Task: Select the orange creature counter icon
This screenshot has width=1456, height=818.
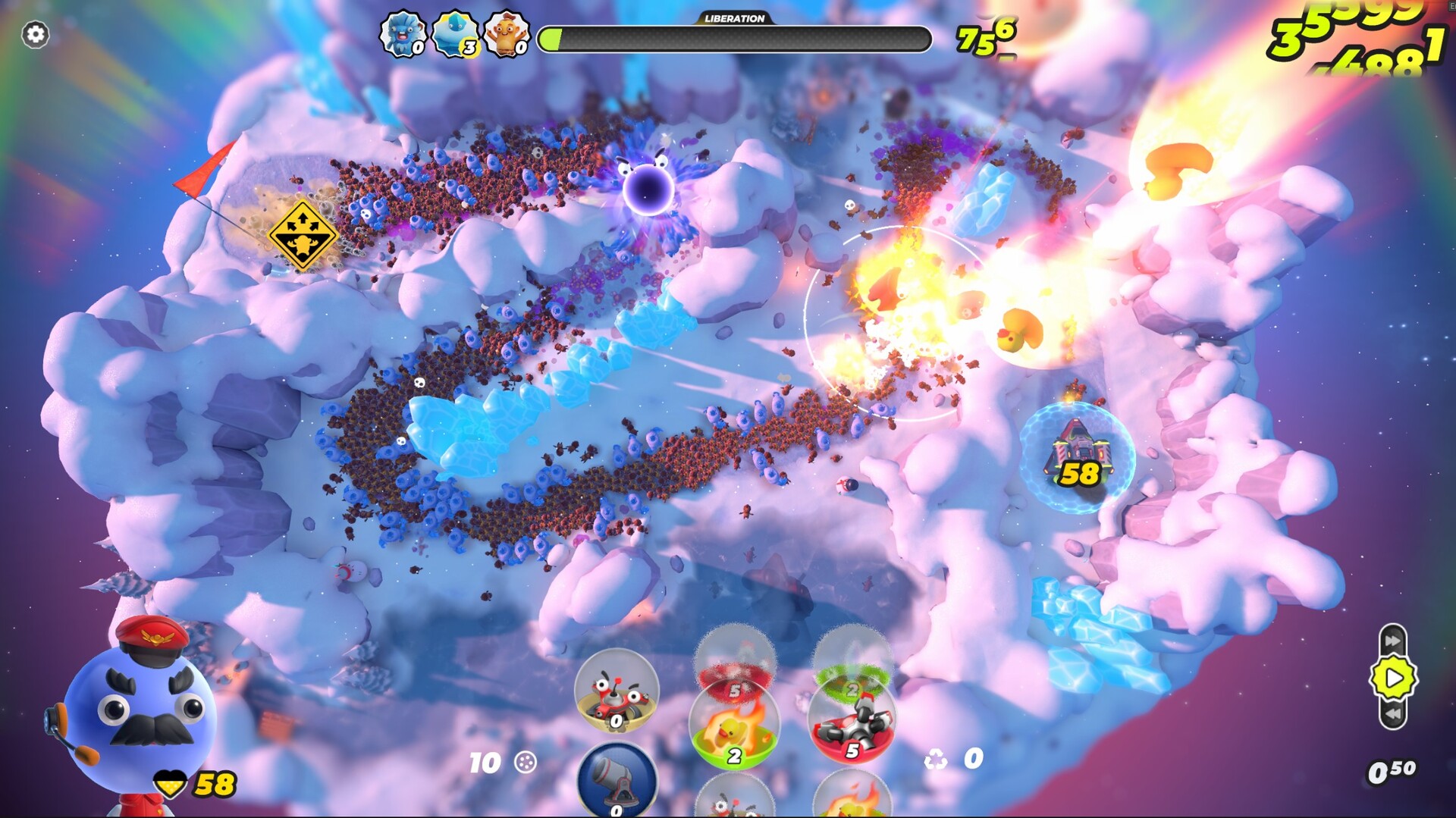Action: click(507, 33)
